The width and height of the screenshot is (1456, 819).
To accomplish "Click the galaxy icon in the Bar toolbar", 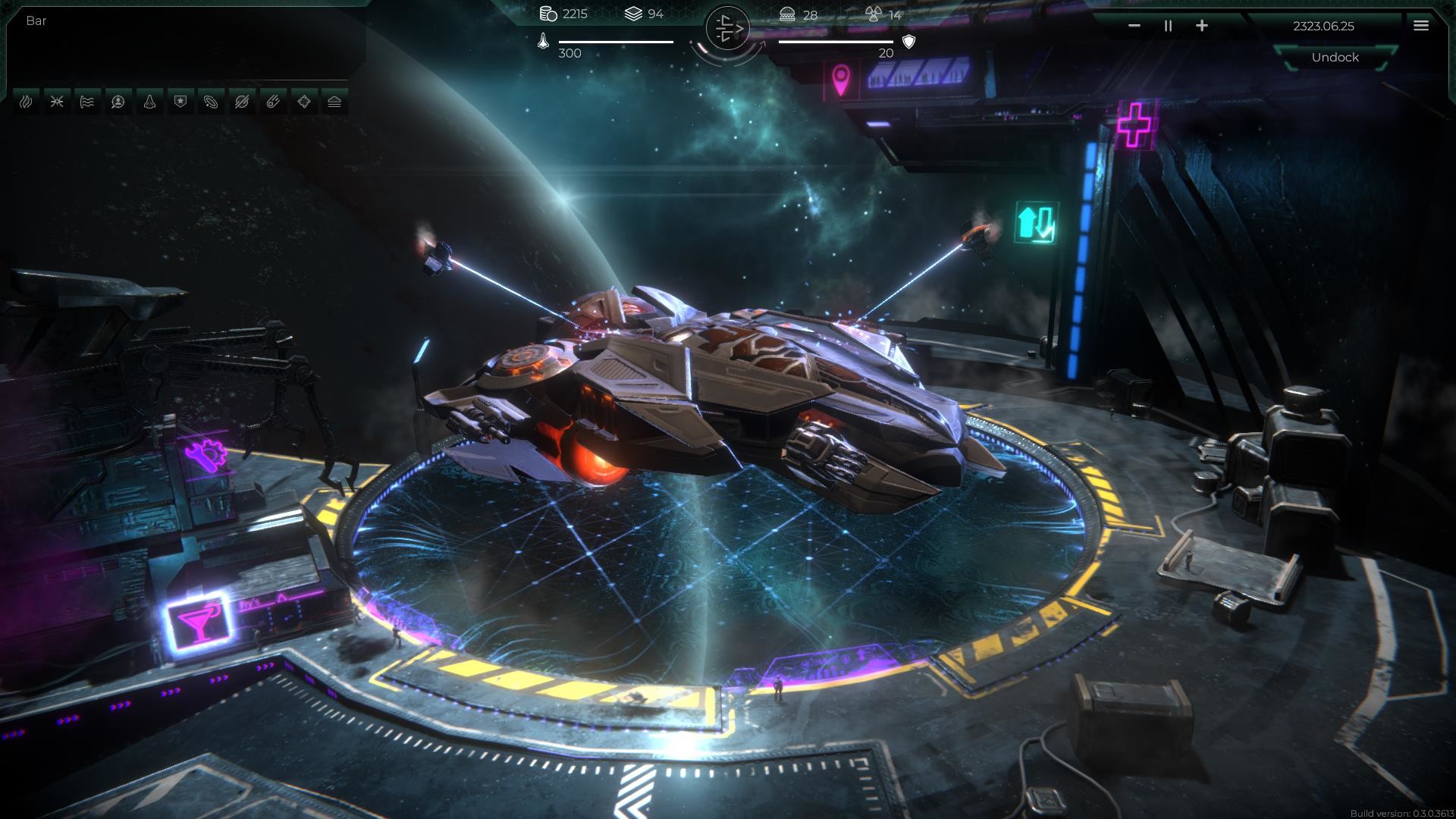I will coord(210,102).
